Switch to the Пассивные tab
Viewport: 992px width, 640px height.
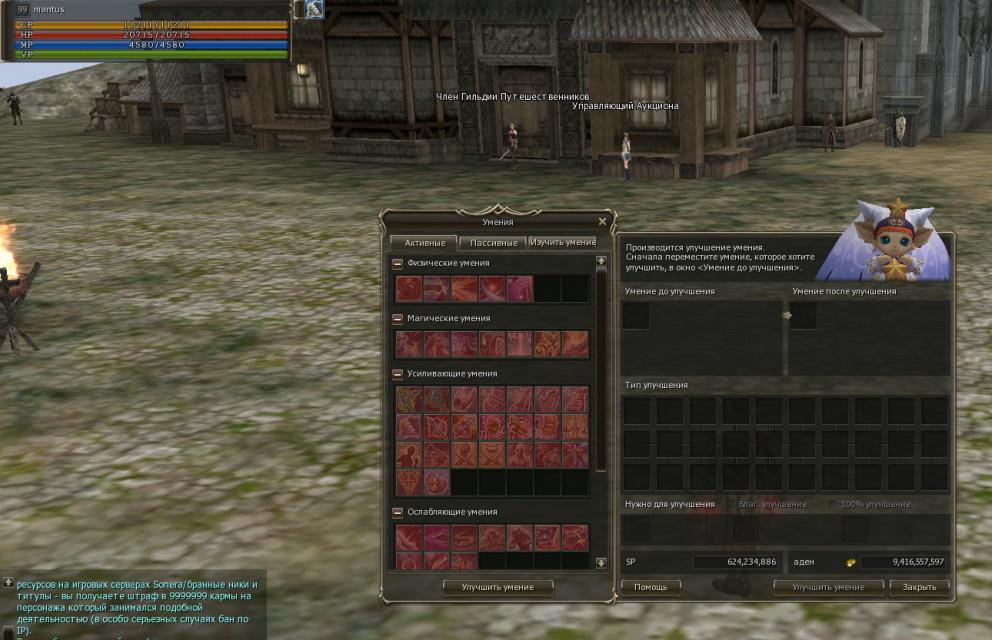click(x=492, y=242)
